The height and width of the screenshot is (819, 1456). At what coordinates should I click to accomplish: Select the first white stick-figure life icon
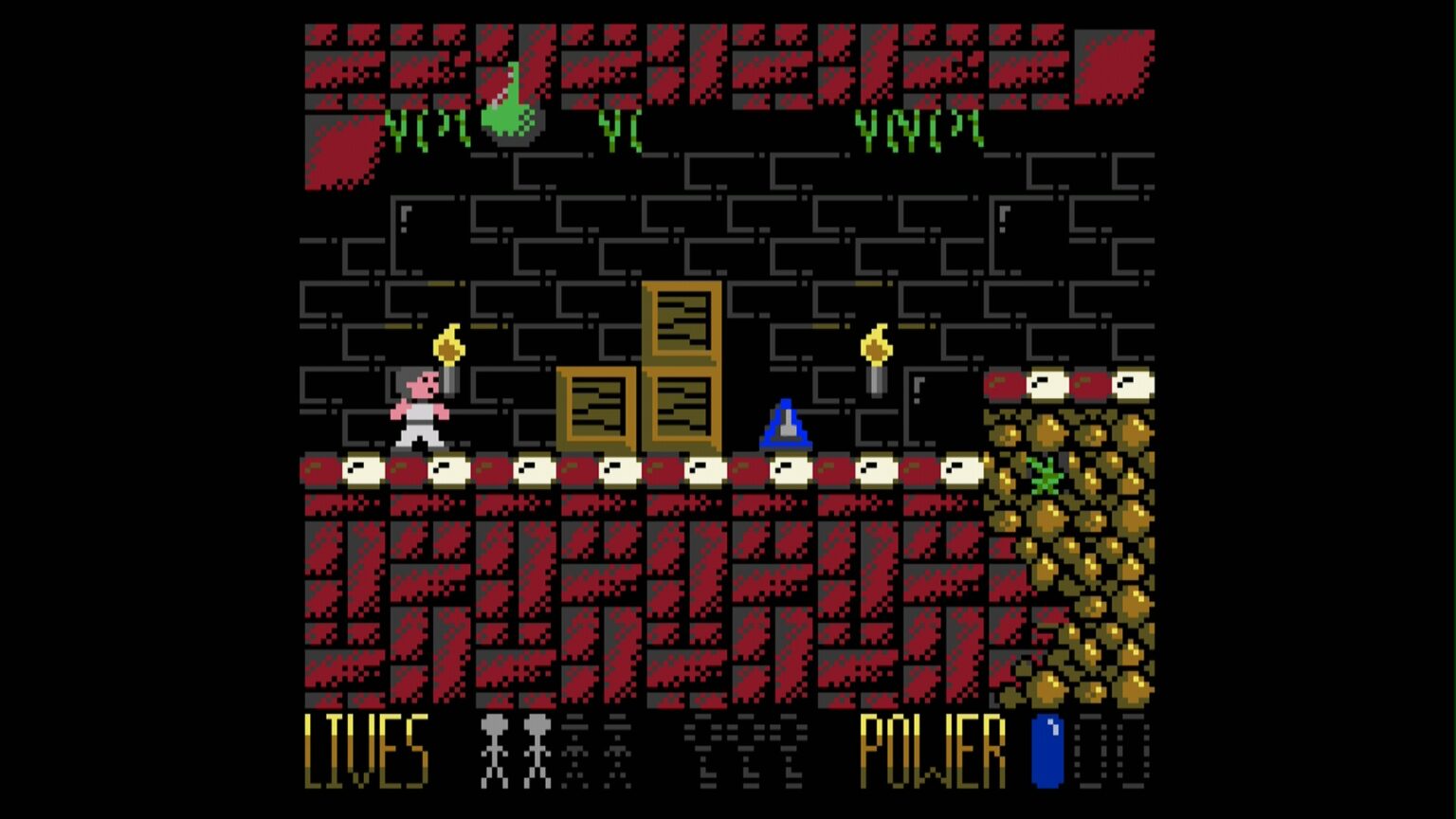[x=493, y=749]
